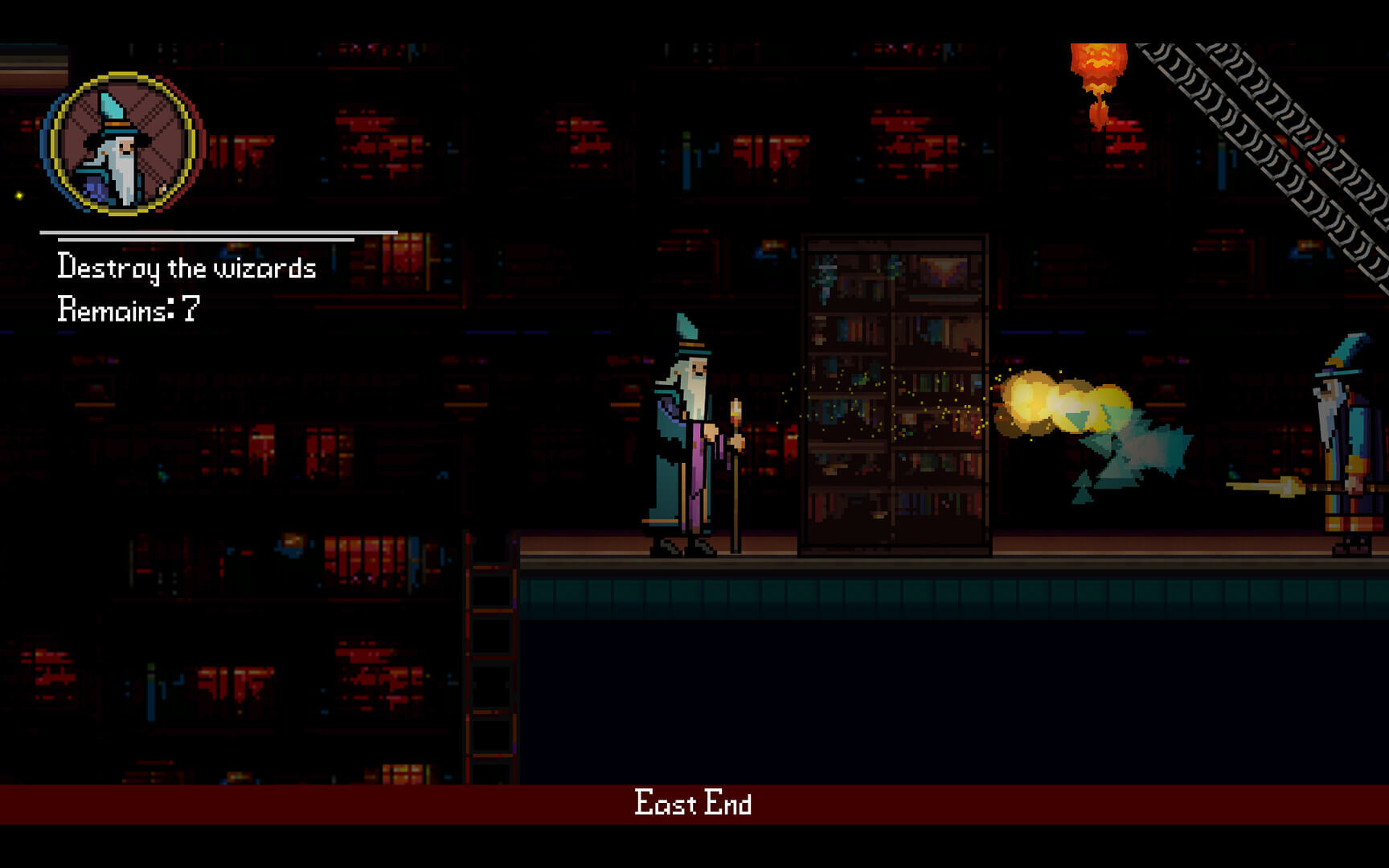The height and width of the screenshot is (868, 1389).
Task: Expand the 'Destroy the wizards' objective text
Action: 186,268
